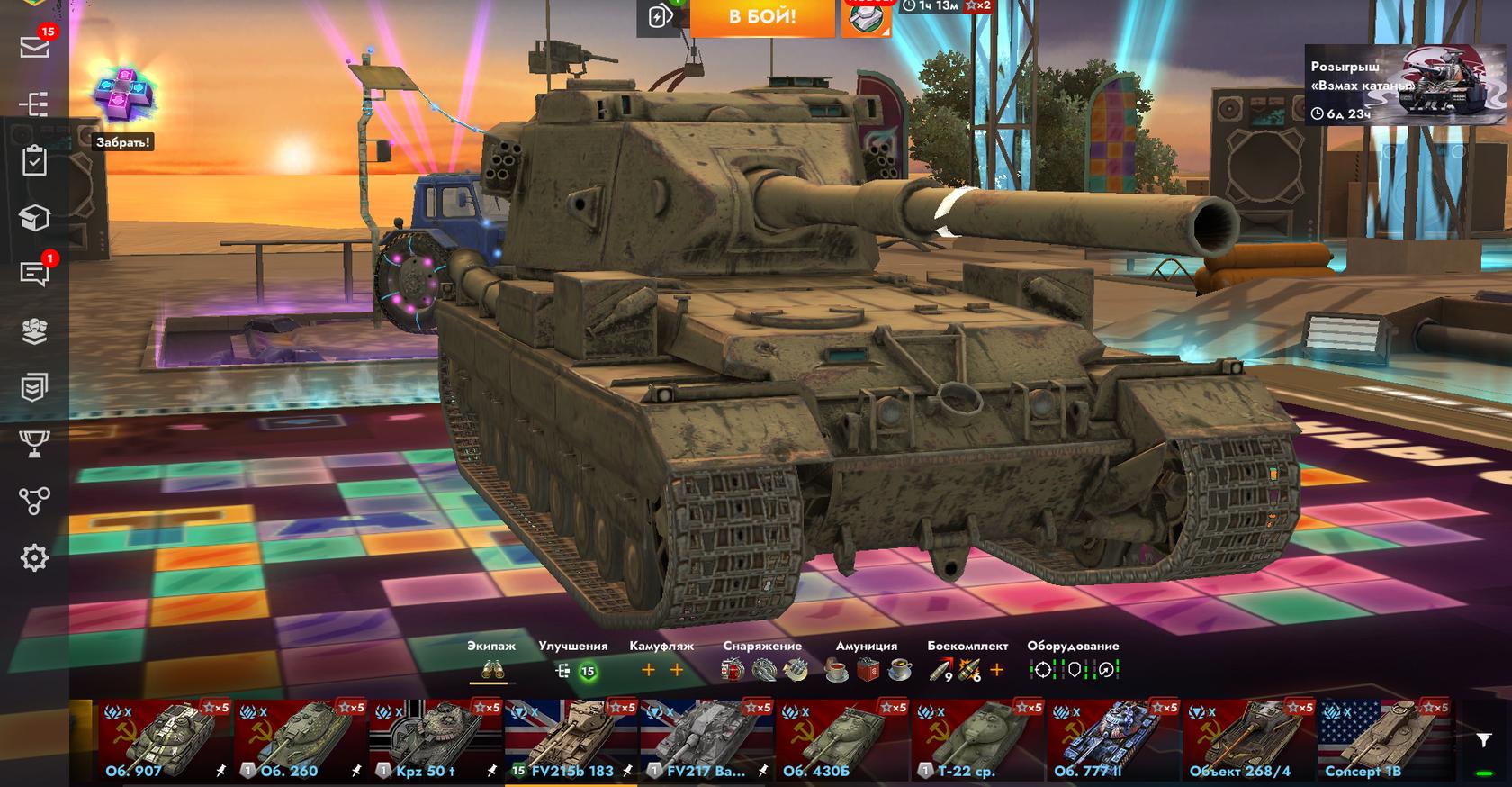Open the chat with one unread message
This screenshot has width=1512, height=787.
34,274
